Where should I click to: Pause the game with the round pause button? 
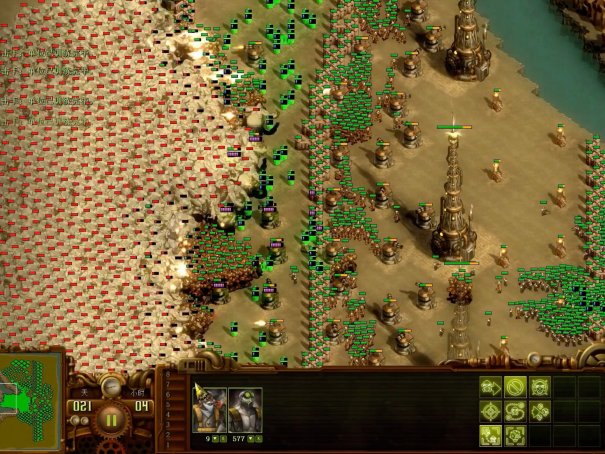(x=111, y=420)
